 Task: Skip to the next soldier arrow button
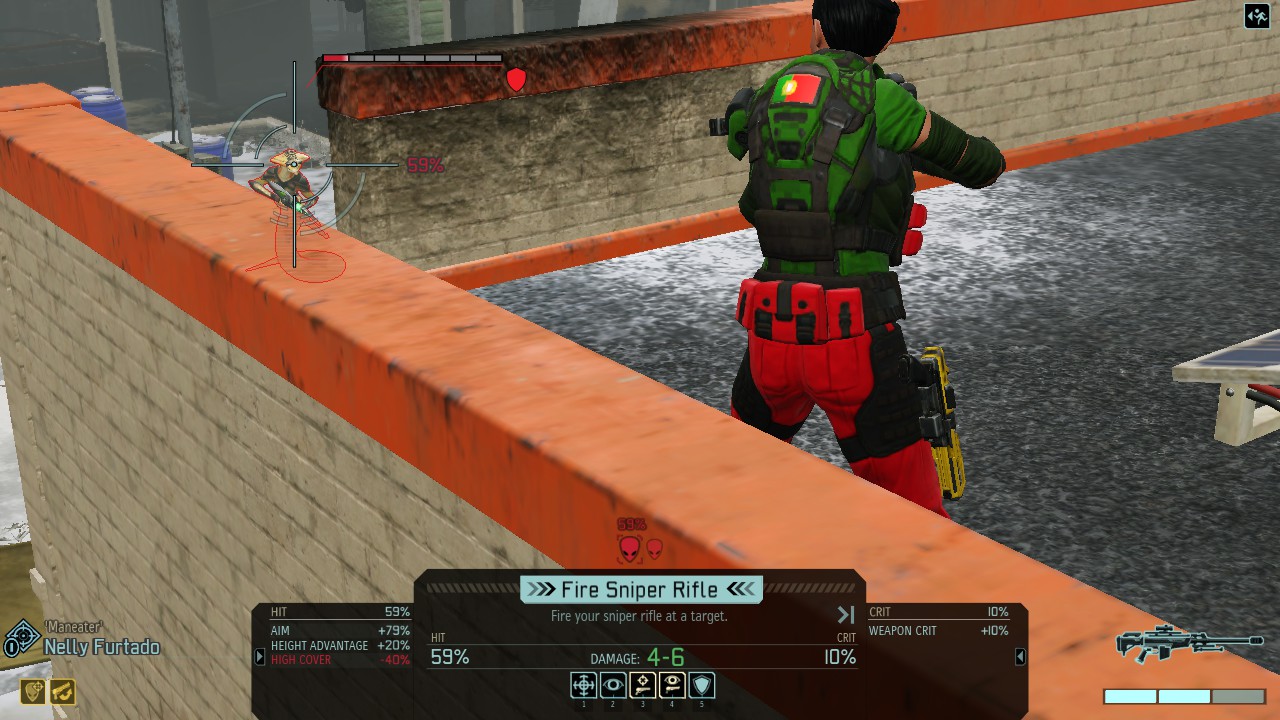click(x=846, y=615)
